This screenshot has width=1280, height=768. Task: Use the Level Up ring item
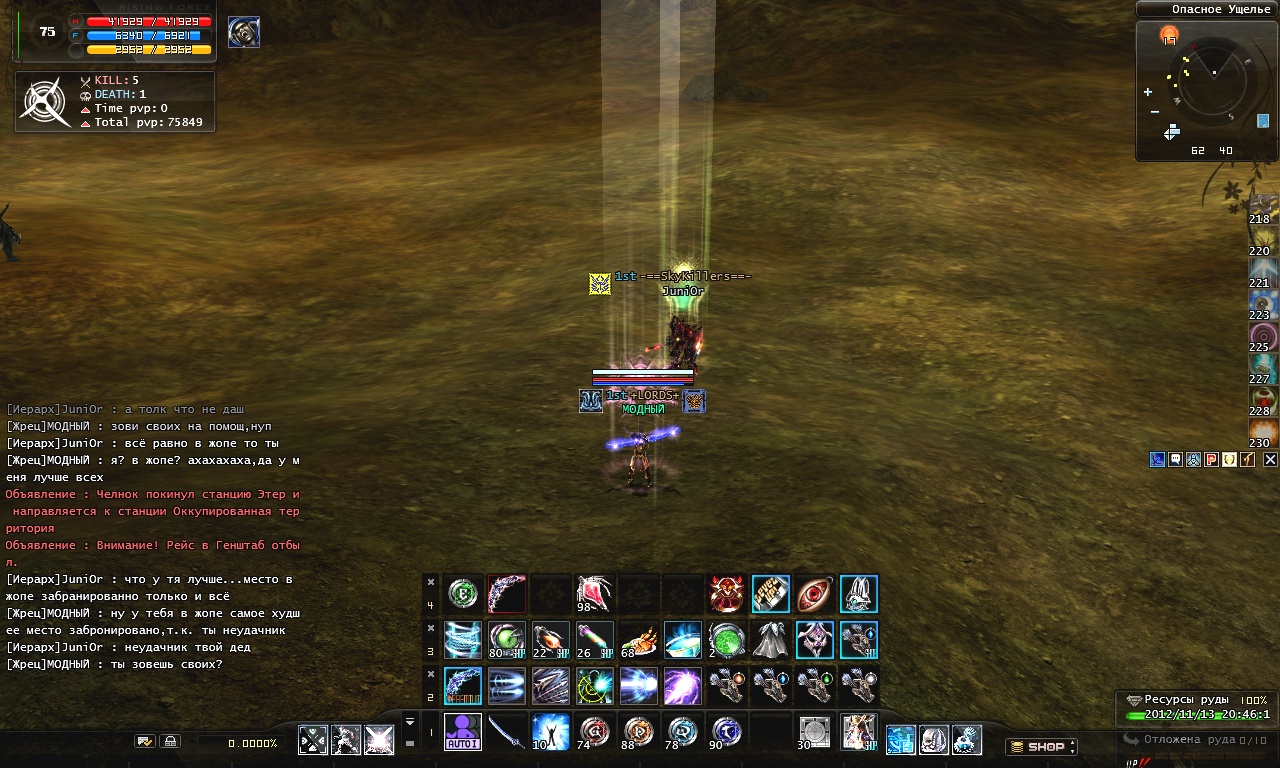click(x=771, y=594)
